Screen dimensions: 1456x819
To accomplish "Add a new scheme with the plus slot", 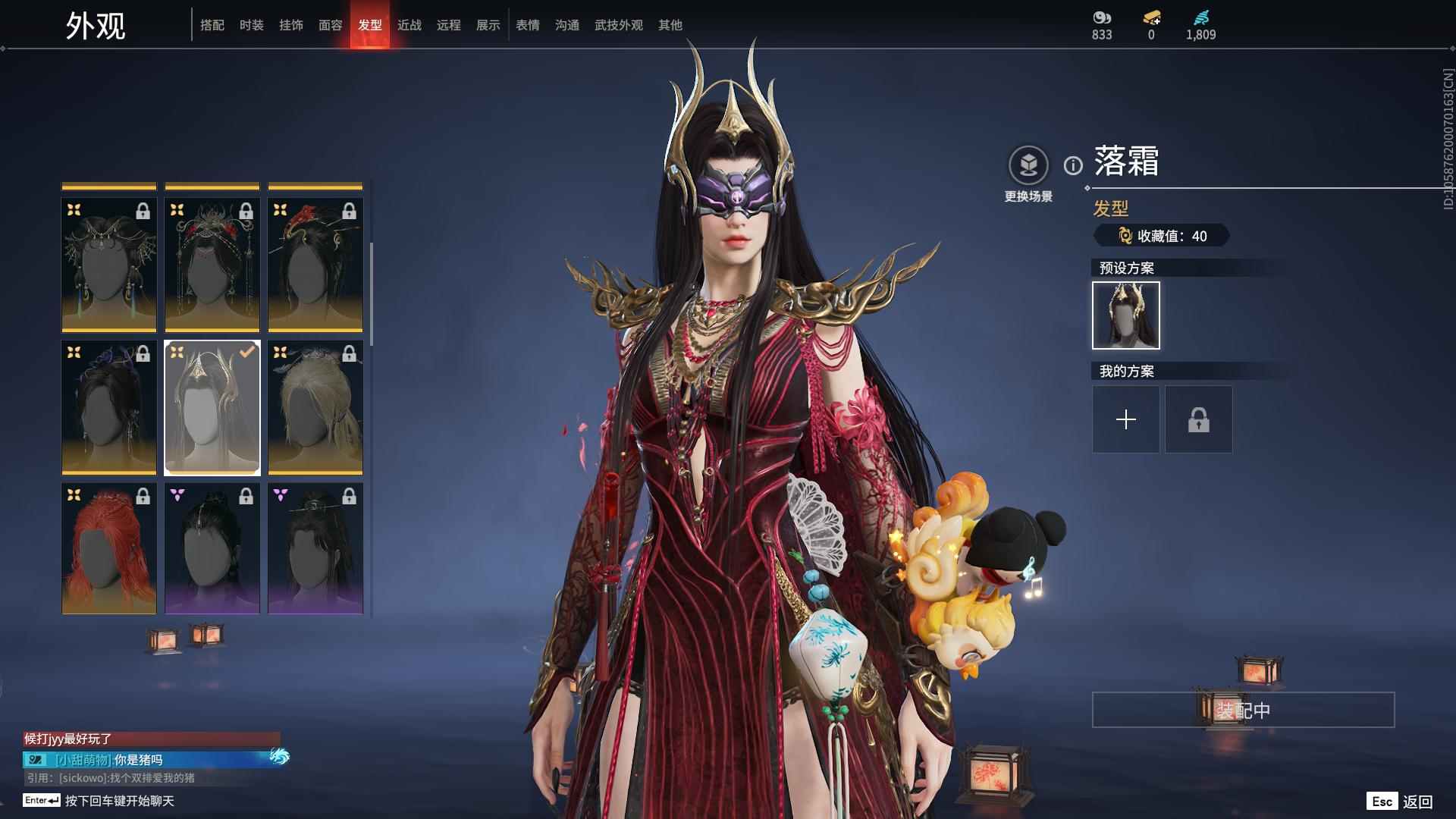I will point(1125,419).
